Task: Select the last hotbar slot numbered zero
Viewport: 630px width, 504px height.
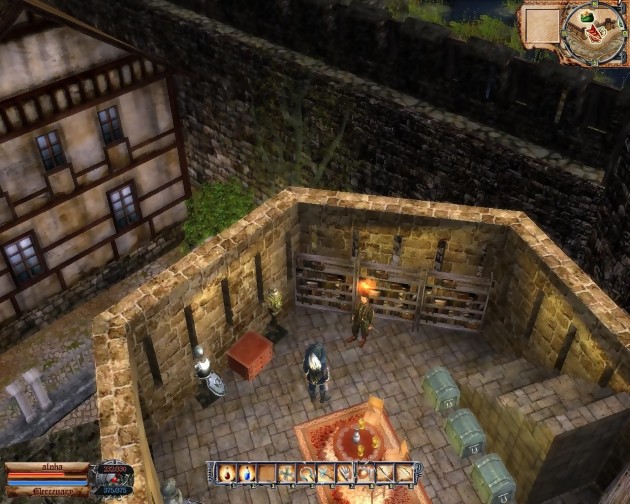Action: point(403,473)
